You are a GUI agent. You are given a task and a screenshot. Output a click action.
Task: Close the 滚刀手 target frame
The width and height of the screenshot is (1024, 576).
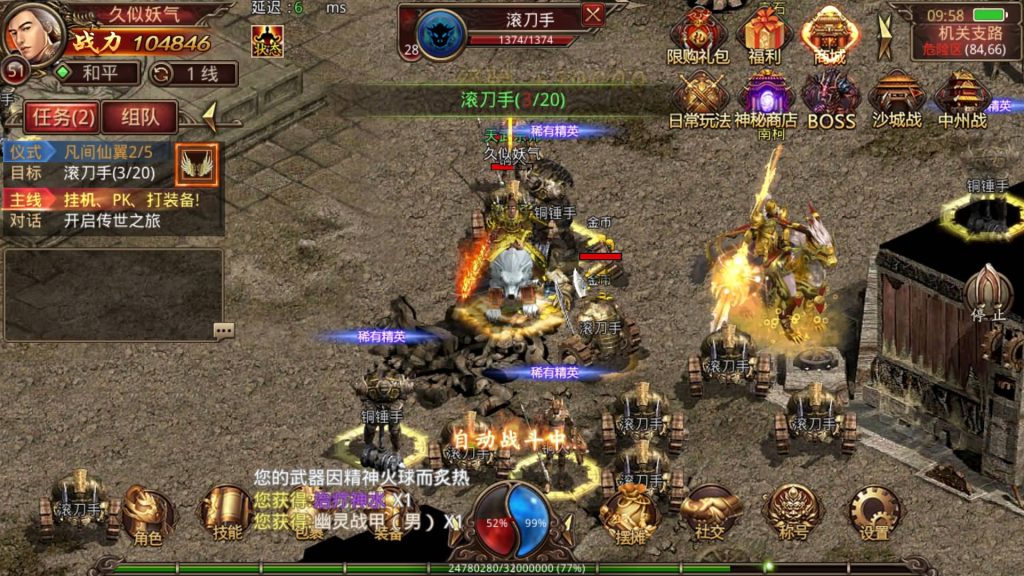click(x=593, y=15)
